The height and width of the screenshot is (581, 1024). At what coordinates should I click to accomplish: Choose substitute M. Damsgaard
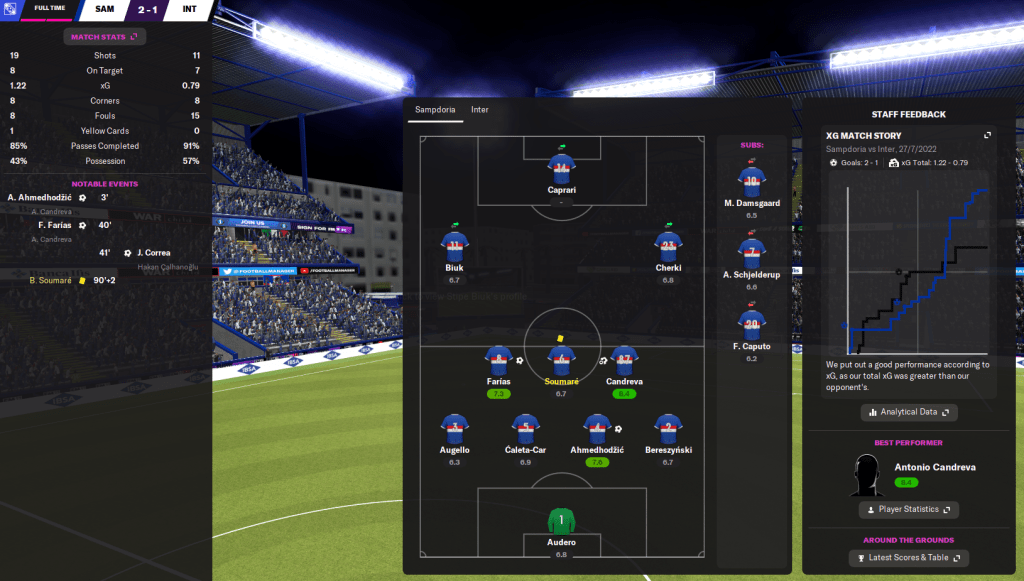pos(751,181)
